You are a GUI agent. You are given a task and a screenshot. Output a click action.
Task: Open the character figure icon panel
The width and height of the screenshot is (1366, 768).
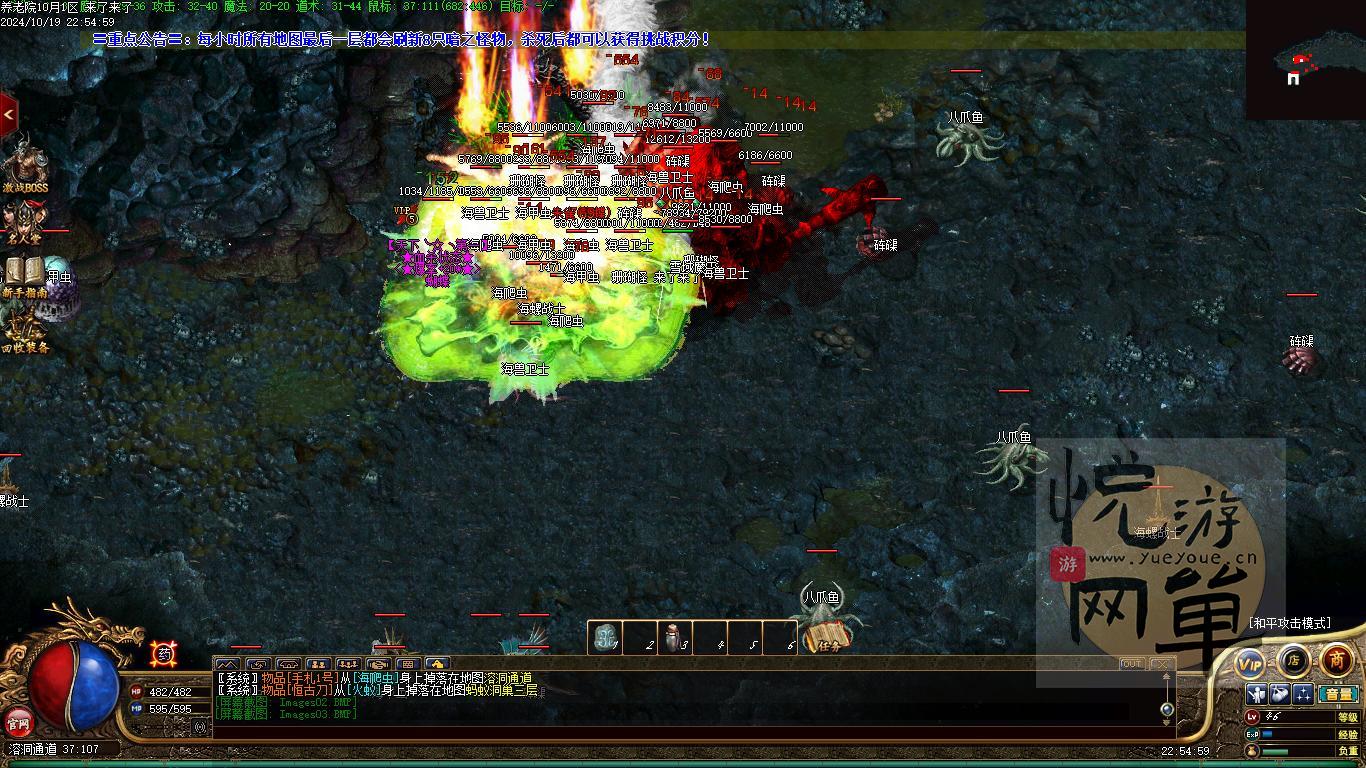click(1257, 694)
